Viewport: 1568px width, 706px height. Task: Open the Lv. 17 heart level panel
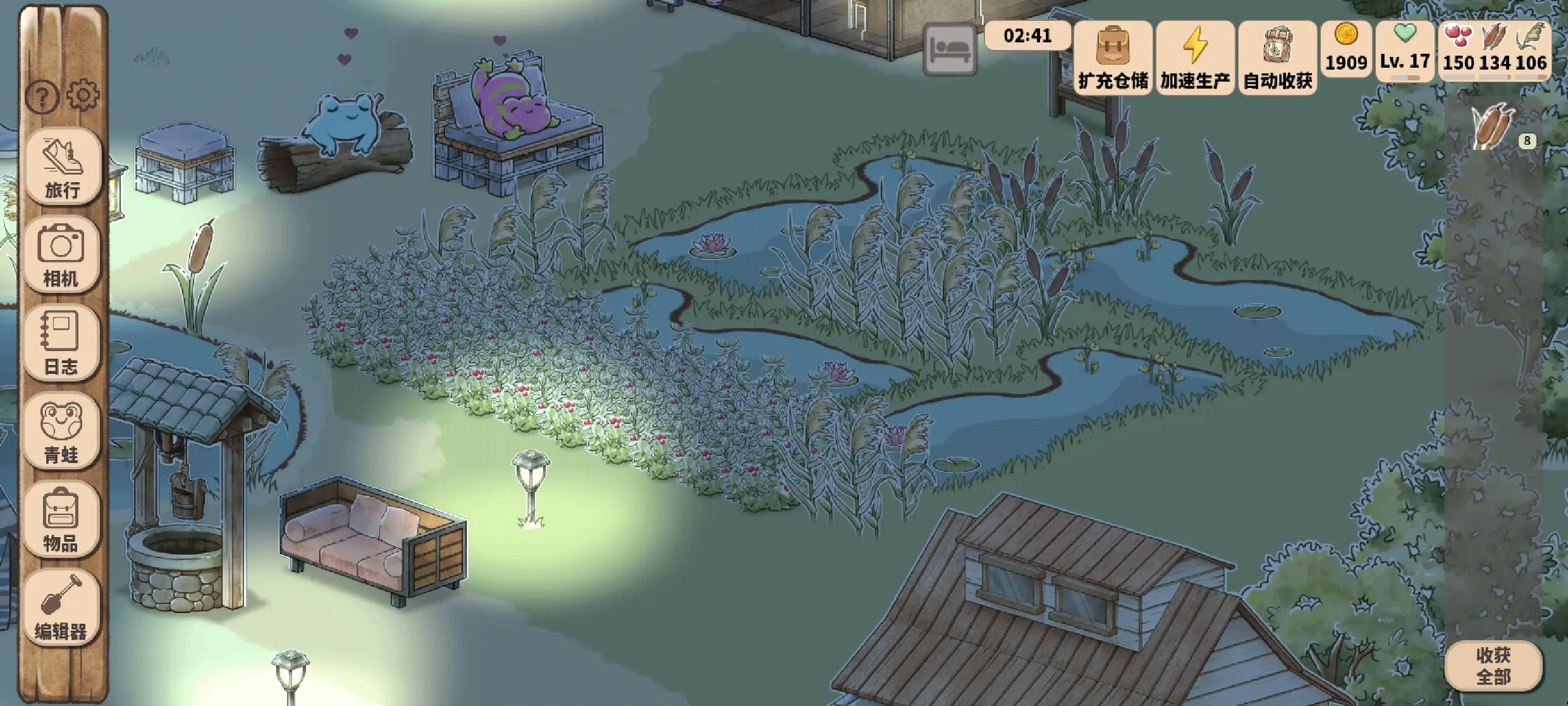click(x=1405, y=51)
